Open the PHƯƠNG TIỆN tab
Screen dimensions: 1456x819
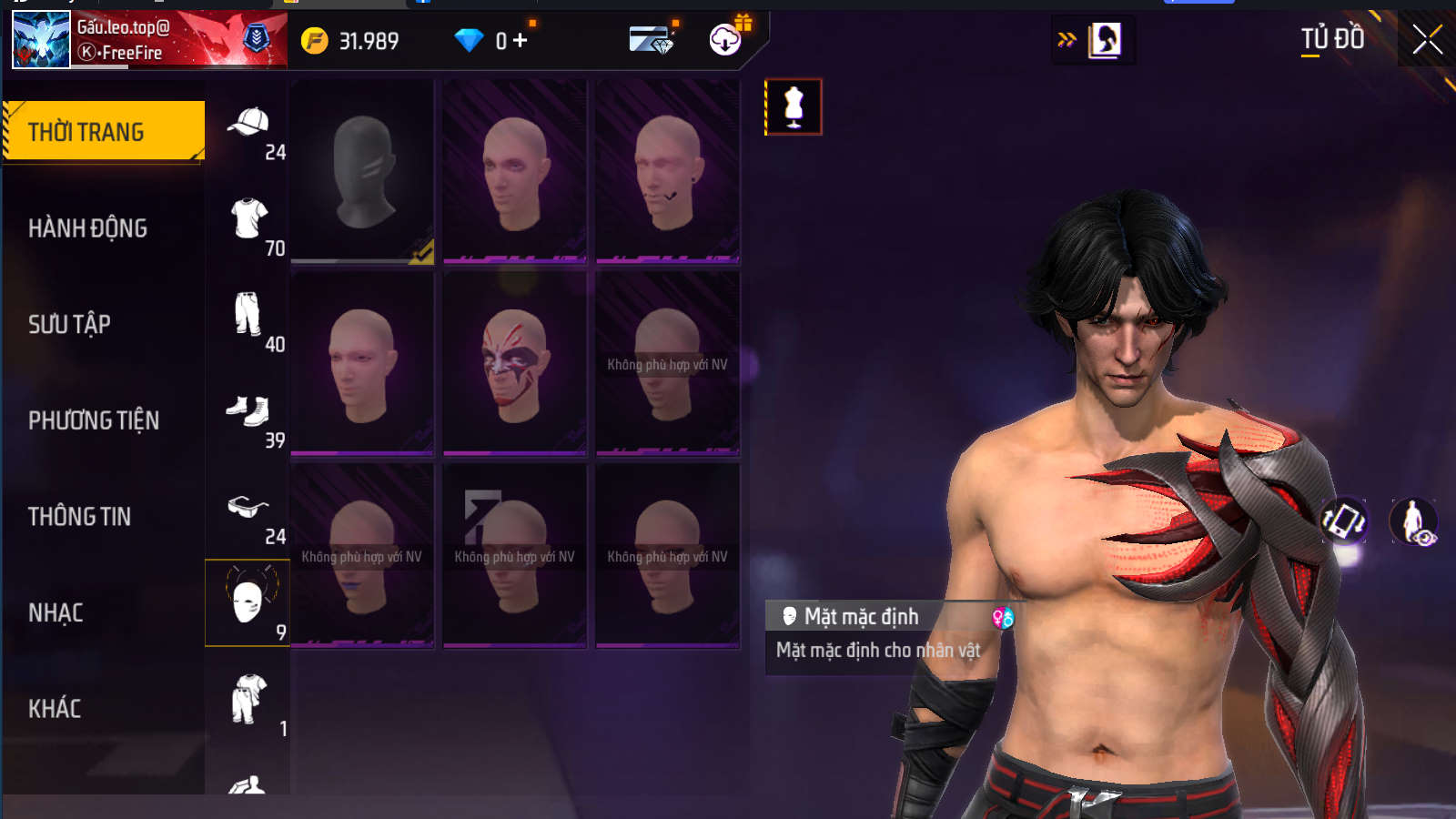click(x=94, y=420)
